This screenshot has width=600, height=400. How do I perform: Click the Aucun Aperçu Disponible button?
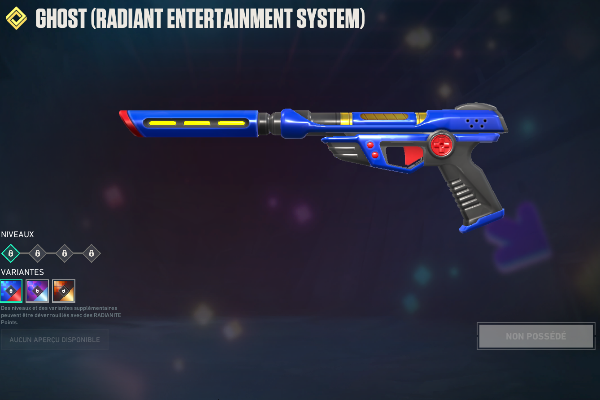[x=55, y=340]
